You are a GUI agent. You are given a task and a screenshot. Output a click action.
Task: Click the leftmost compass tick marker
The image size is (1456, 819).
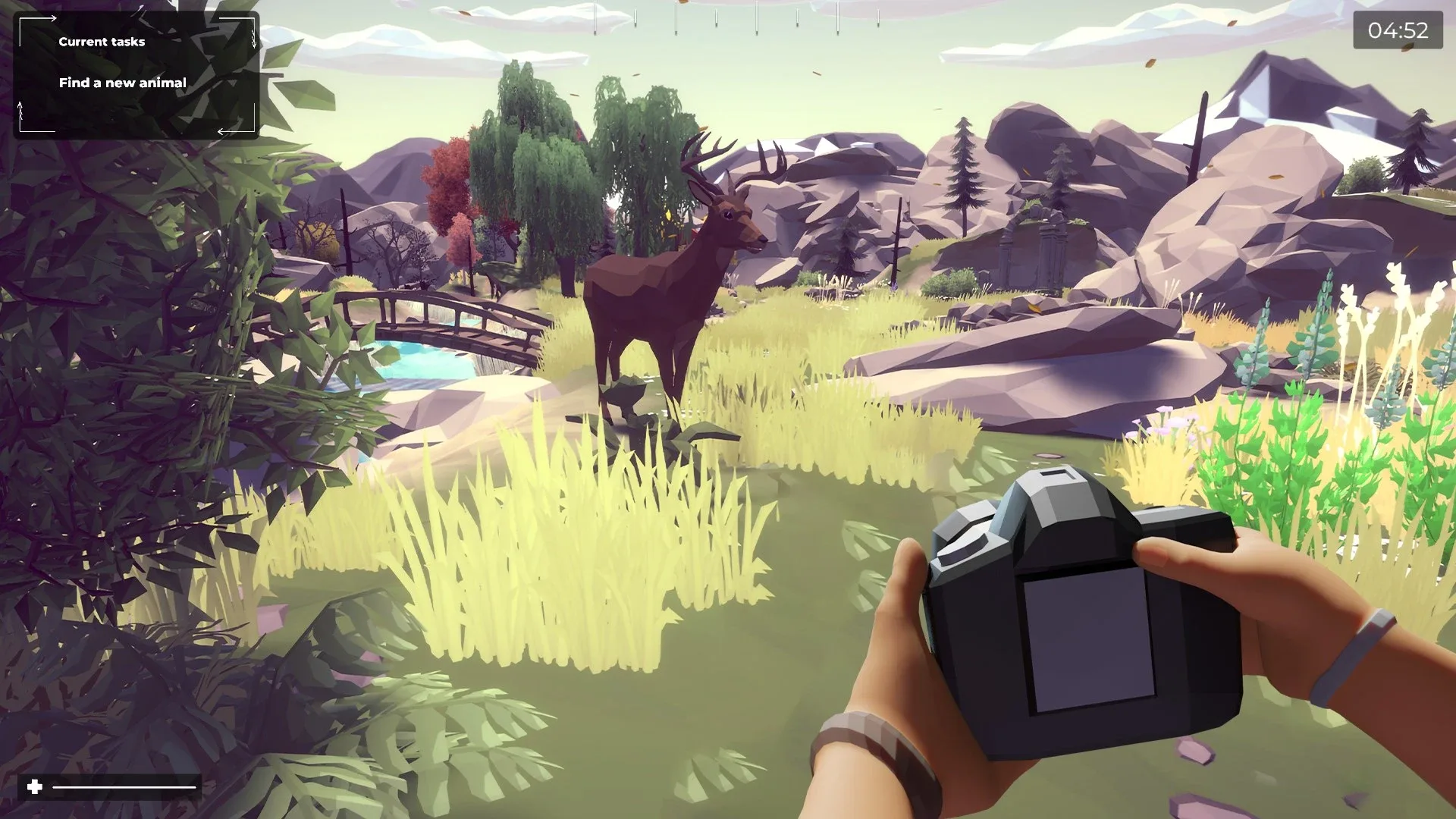tap(595, 17)
